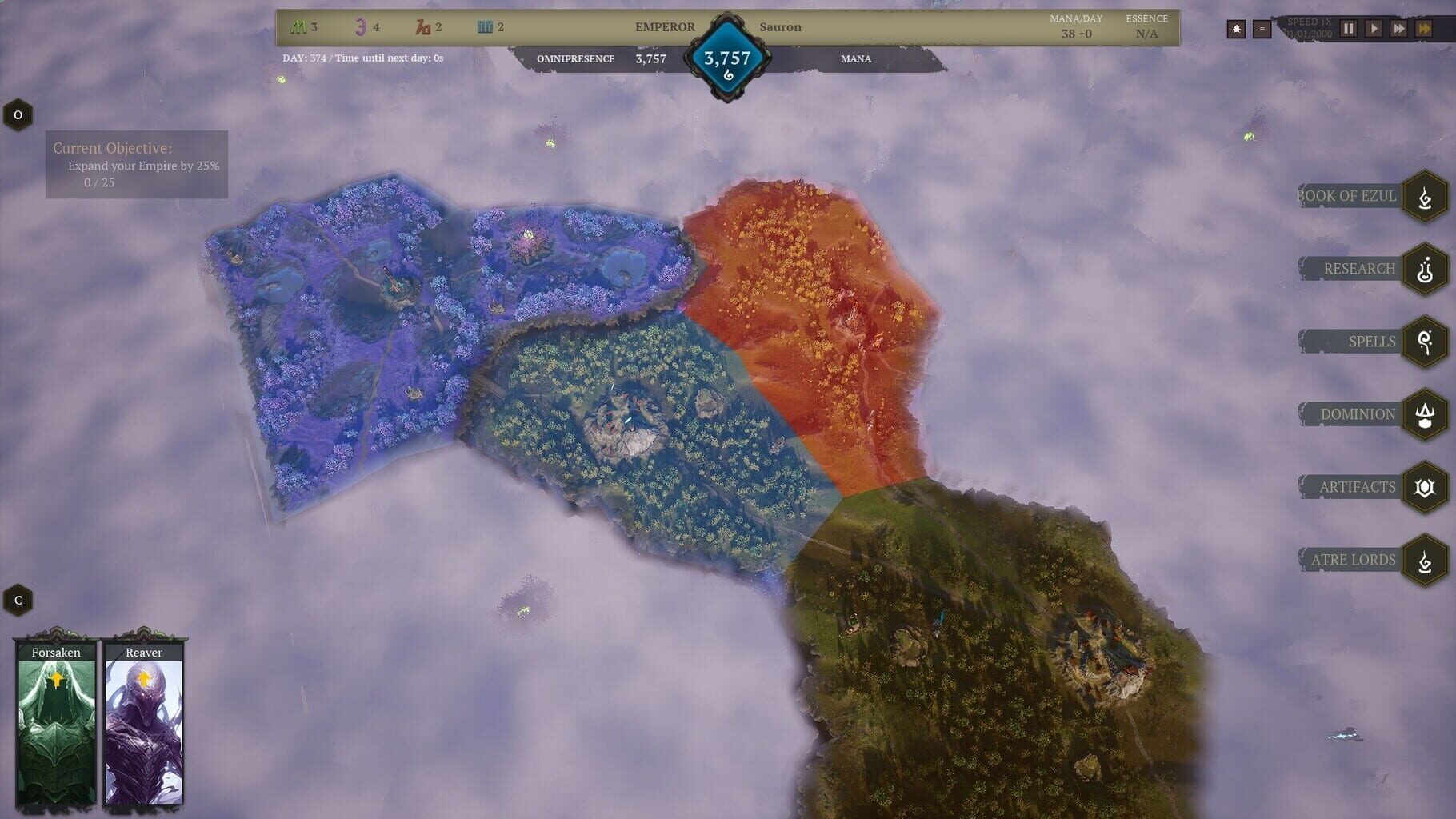
Task: Toggle the equals icon beside speed controls
Action: point(1262,28)
